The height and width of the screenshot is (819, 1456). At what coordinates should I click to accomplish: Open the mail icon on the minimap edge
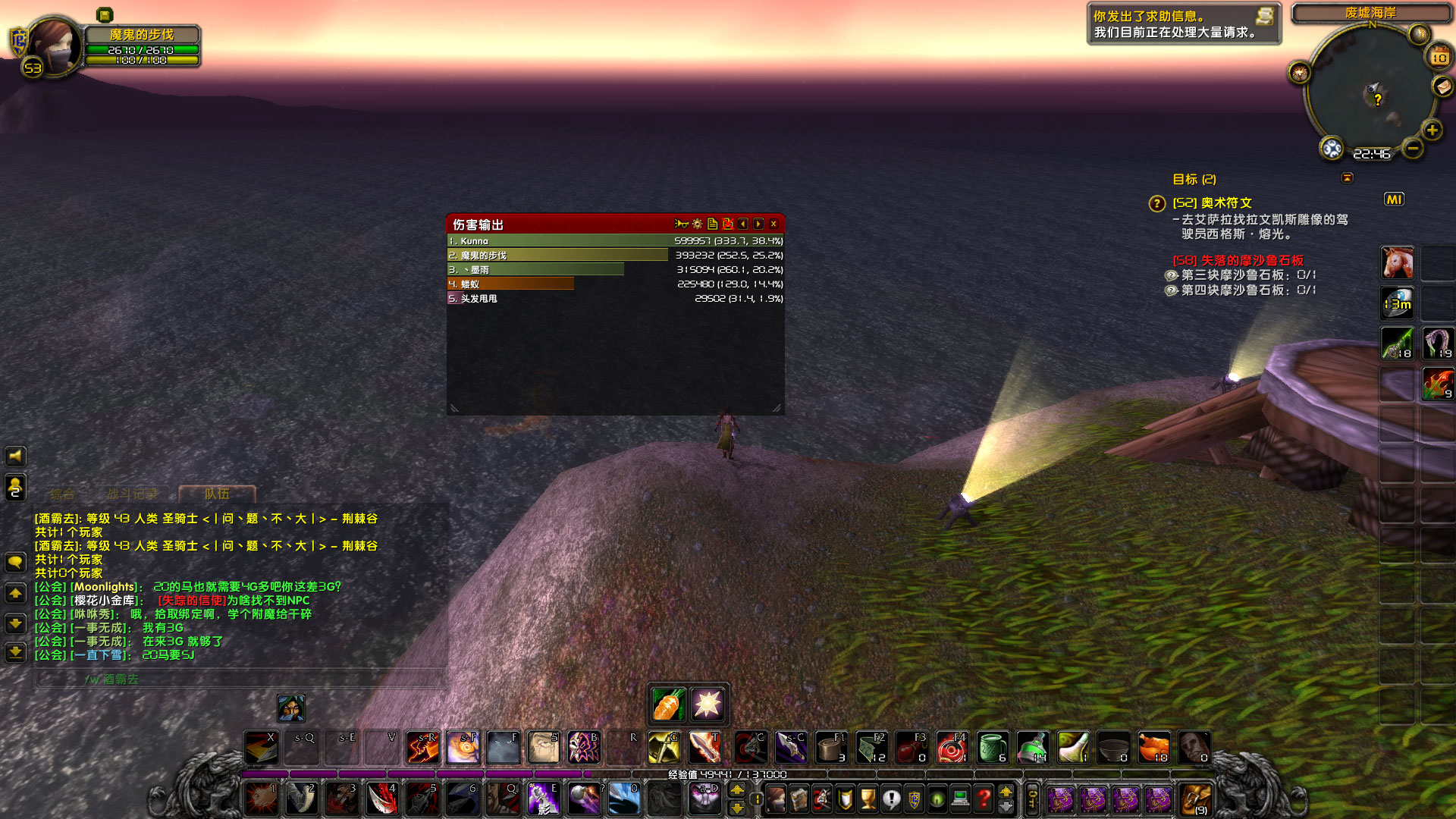click(1442, 86)
